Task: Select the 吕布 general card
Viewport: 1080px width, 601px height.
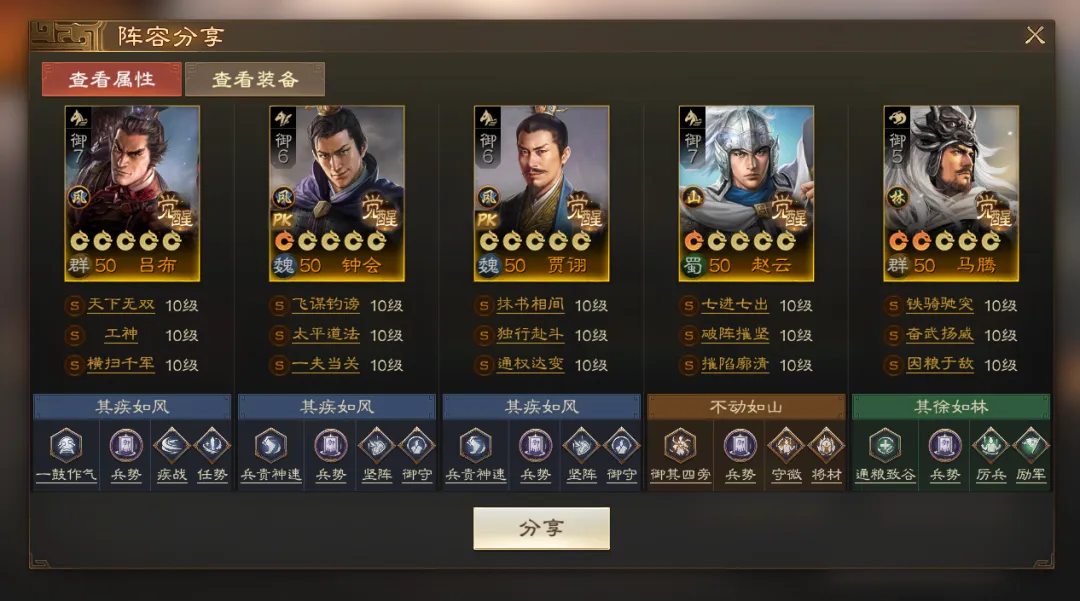Action: pos(132,192)
